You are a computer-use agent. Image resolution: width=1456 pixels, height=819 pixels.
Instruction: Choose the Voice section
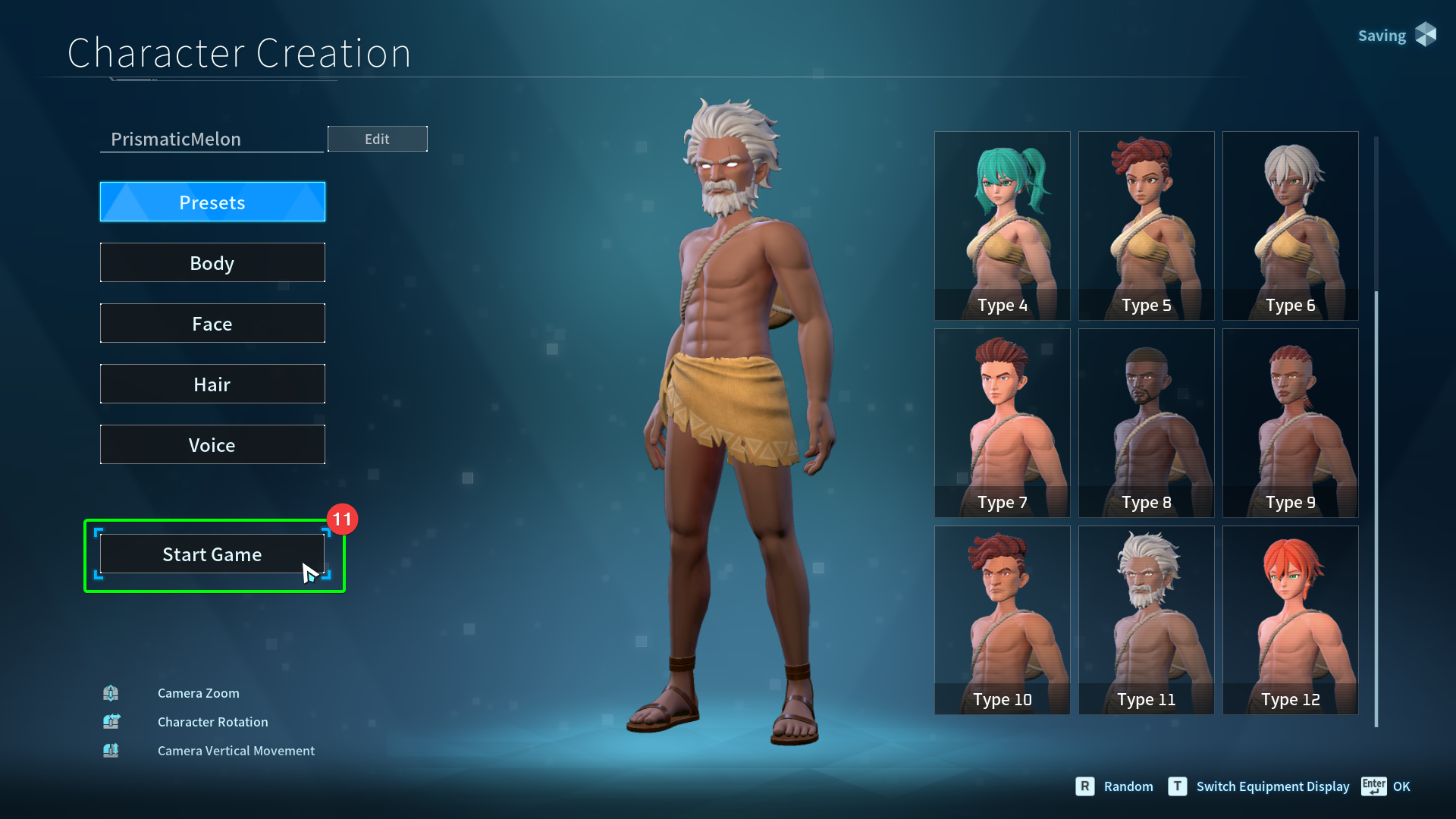(x=212, y=445)
